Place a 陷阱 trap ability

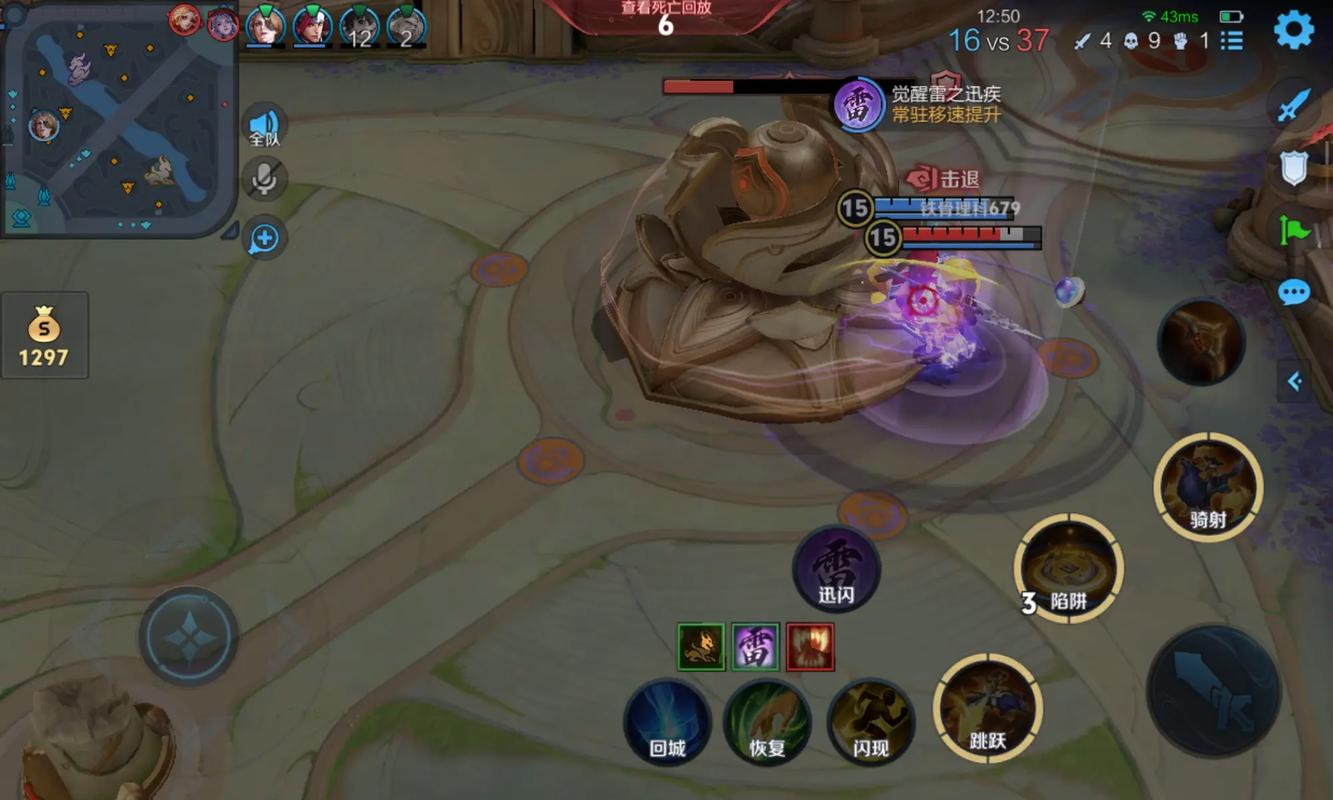tap(1068, 570)
